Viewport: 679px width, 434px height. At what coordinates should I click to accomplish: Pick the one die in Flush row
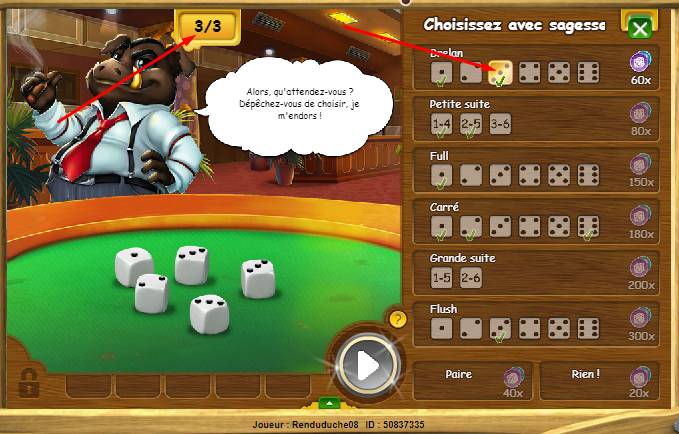click(x=442, y=329)
